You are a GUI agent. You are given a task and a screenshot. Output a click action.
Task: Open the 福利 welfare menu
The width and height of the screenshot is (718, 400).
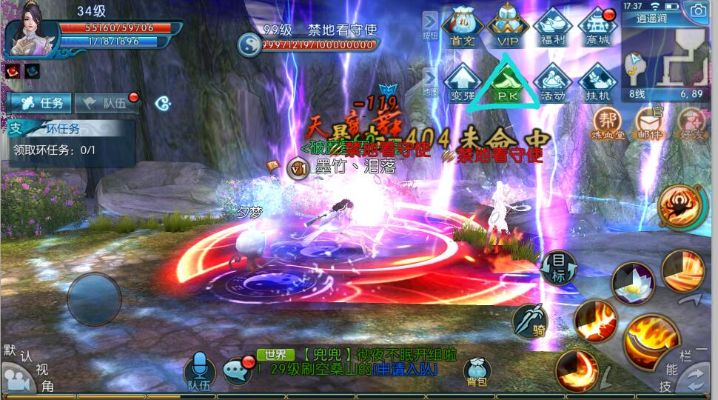tap(552, 25)
